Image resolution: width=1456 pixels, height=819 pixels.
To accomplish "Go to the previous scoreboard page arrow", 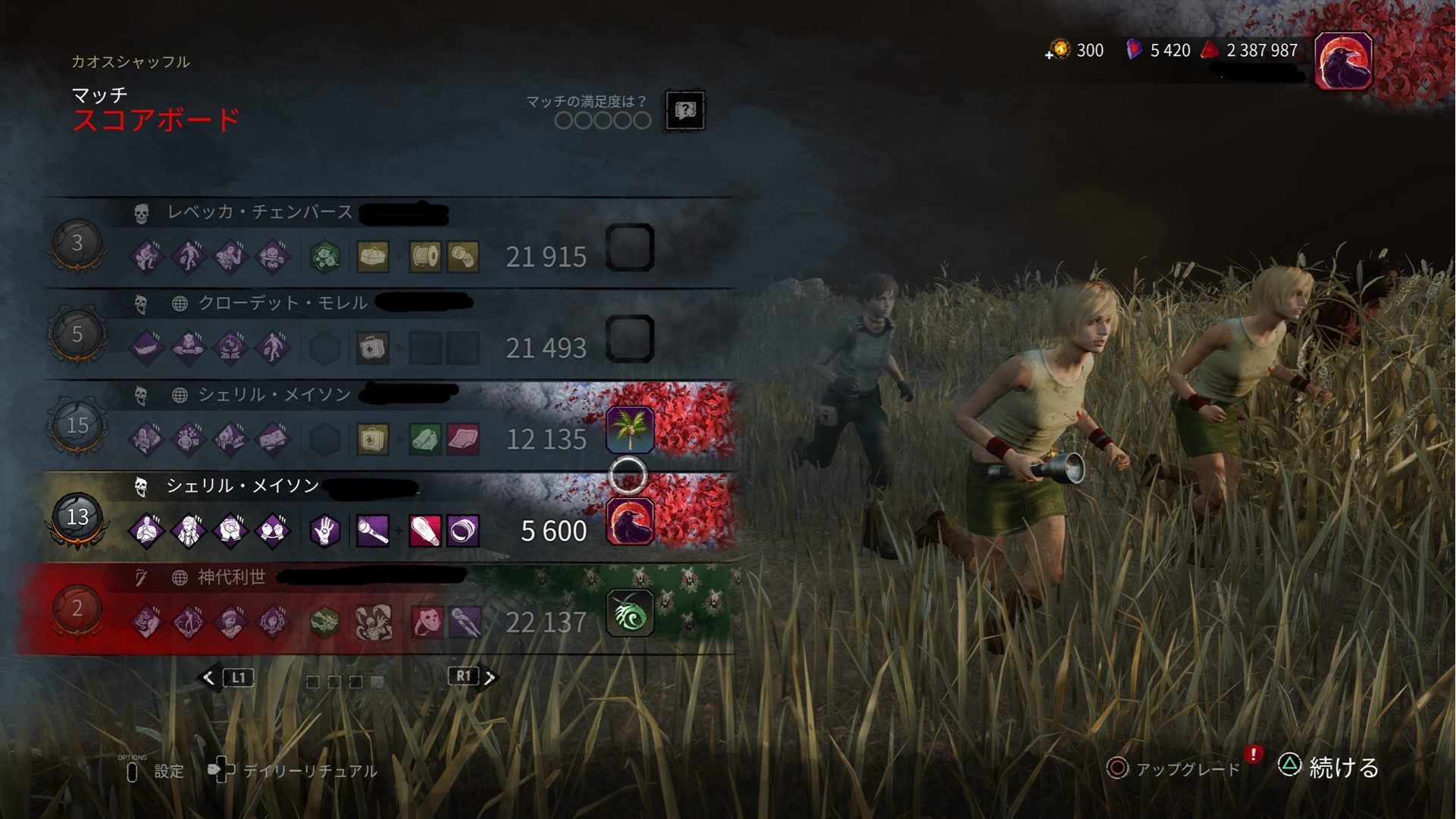I will click(209, 677).
